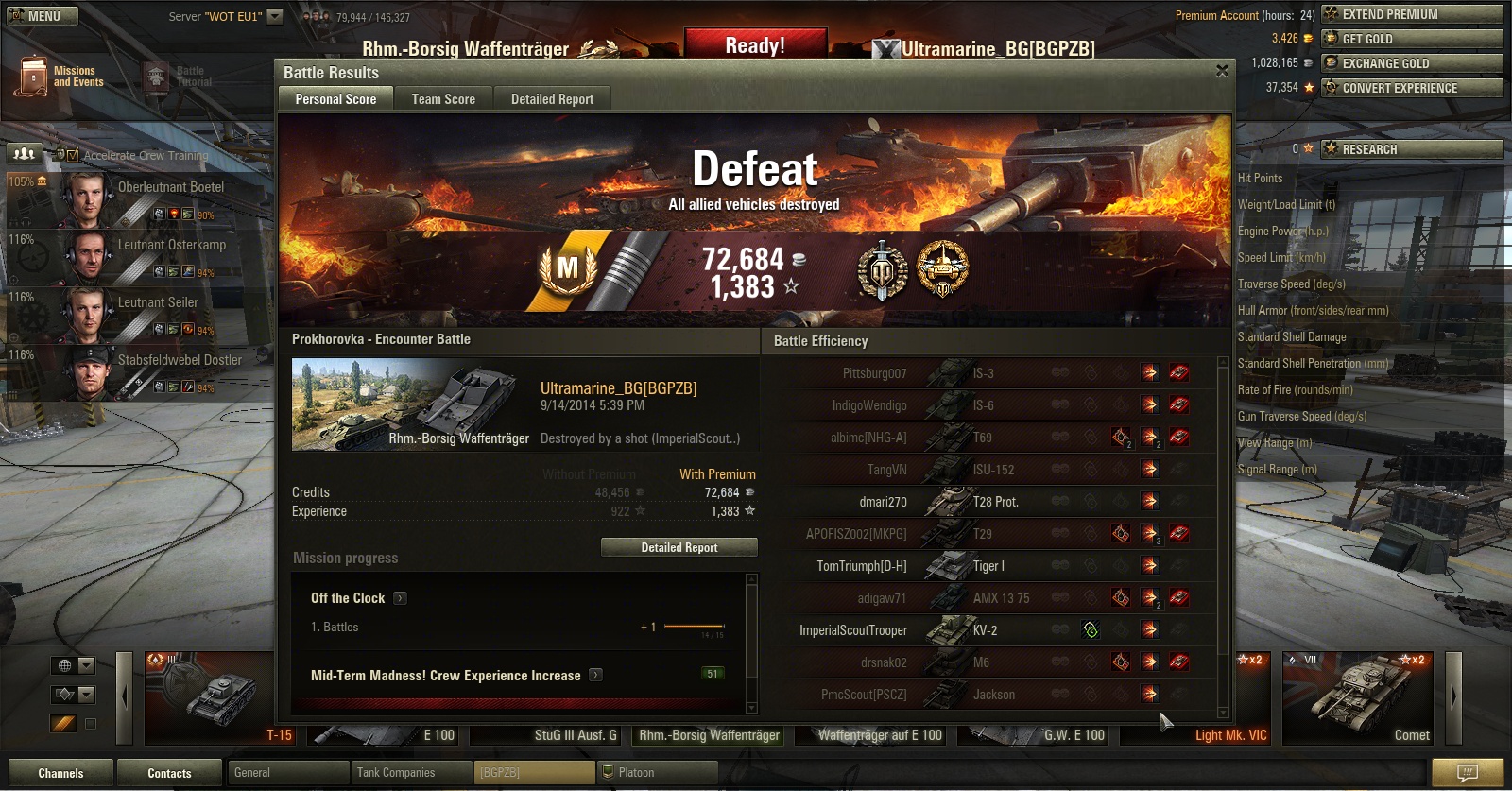Image resolution: width=1512 pixels, height=791 pixels.
Task: Open EXCHANGE GOLD dialog
Action: tap(1412, 63)
